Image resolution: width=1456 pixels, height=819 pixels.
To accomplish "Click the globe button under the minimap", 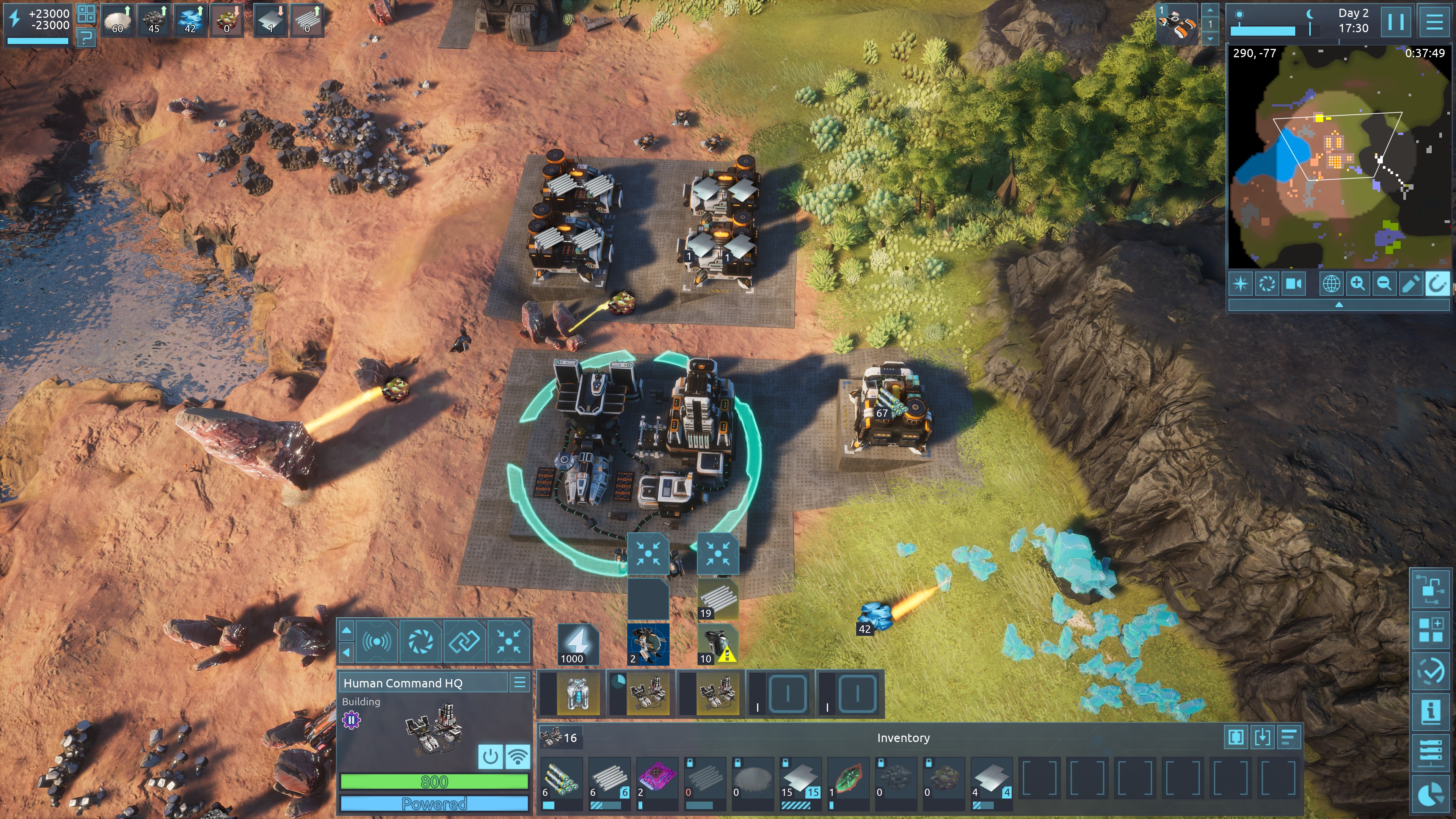I will point(1330,283).
